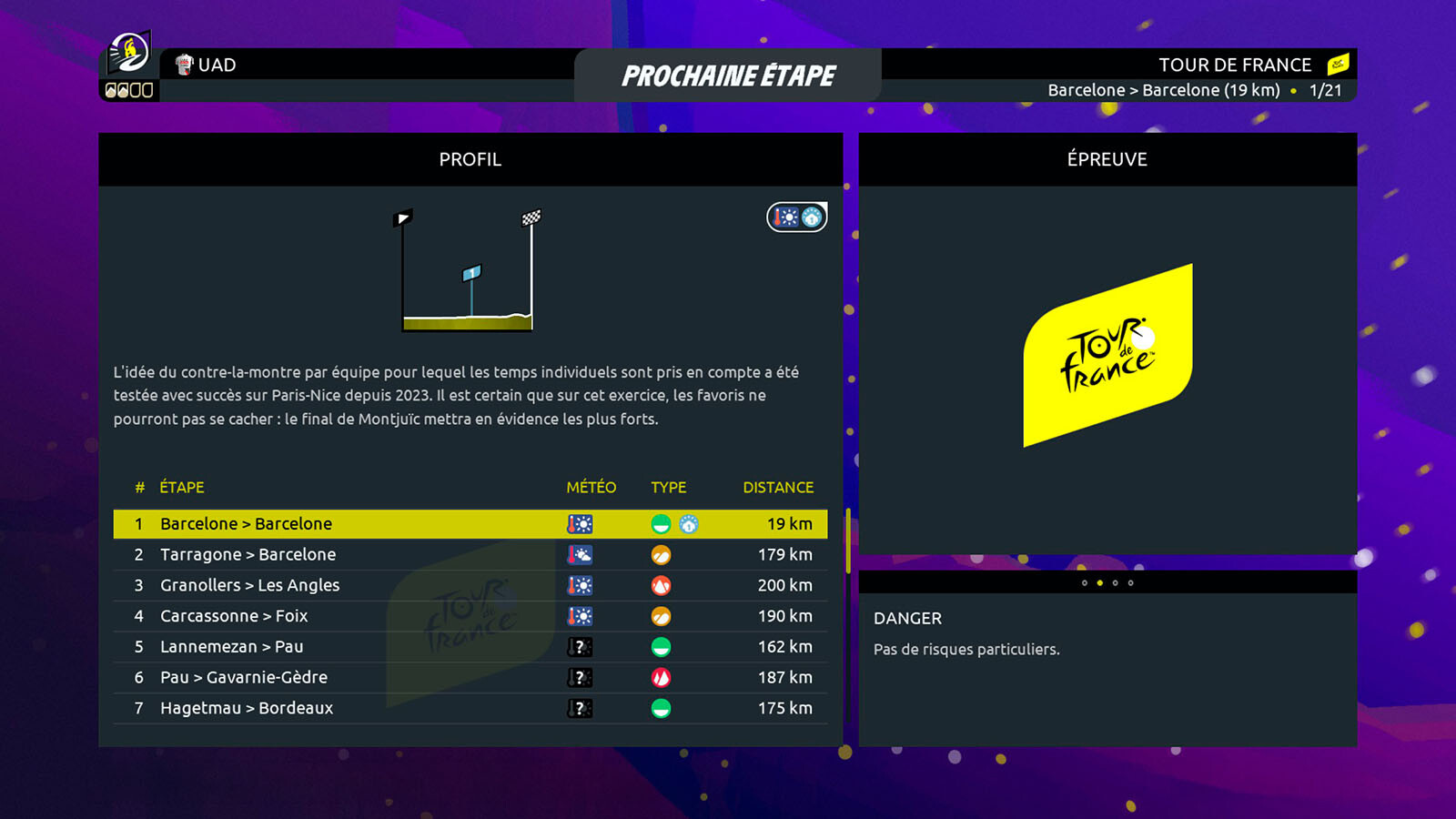Open the ÉPREUVE panel header
This screenshot has height=819, width=1456.
coord(1107,160)
